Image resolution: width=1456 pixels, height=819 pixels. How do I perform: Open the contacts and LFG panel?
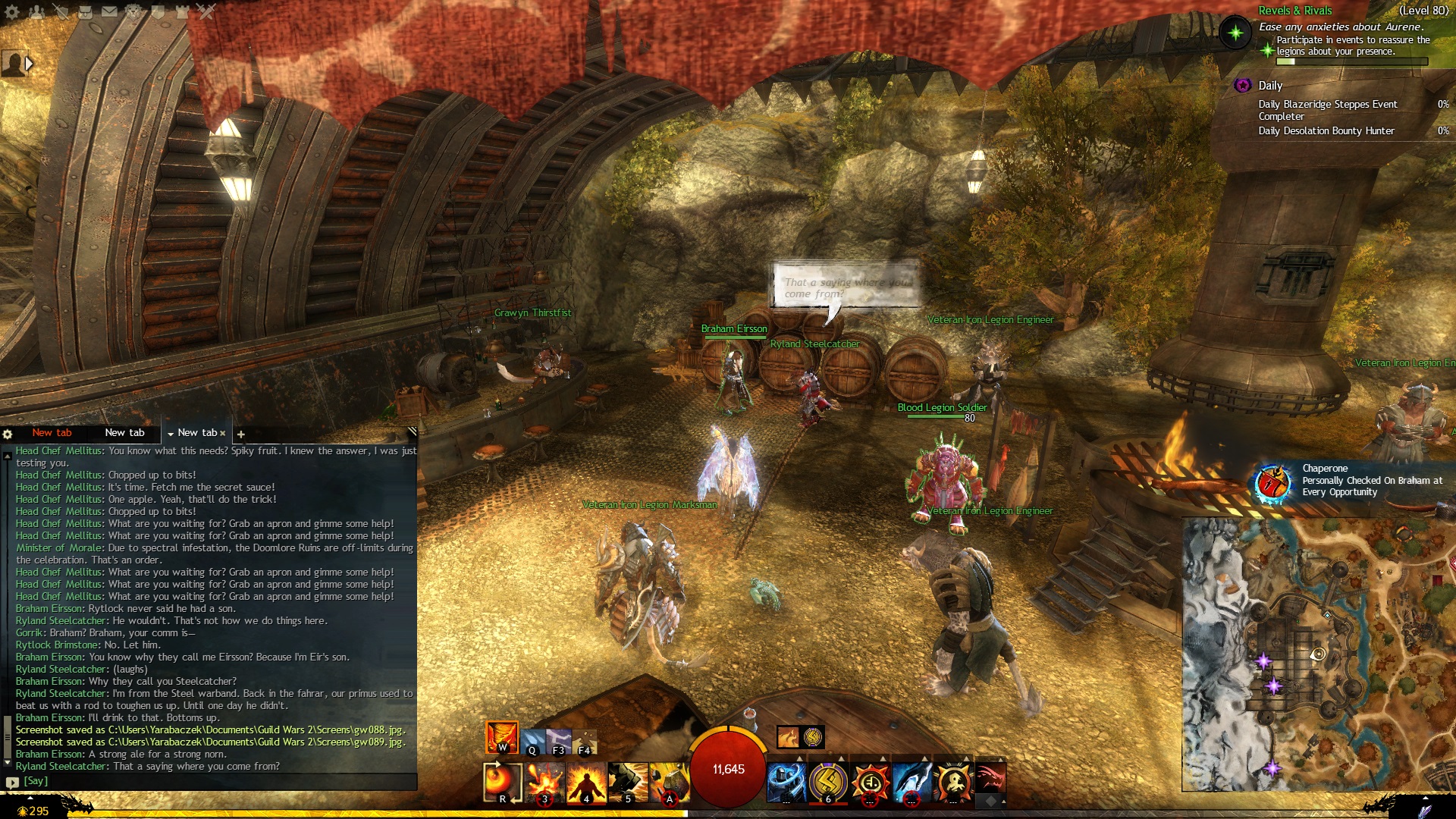click(x=36, y=11)
